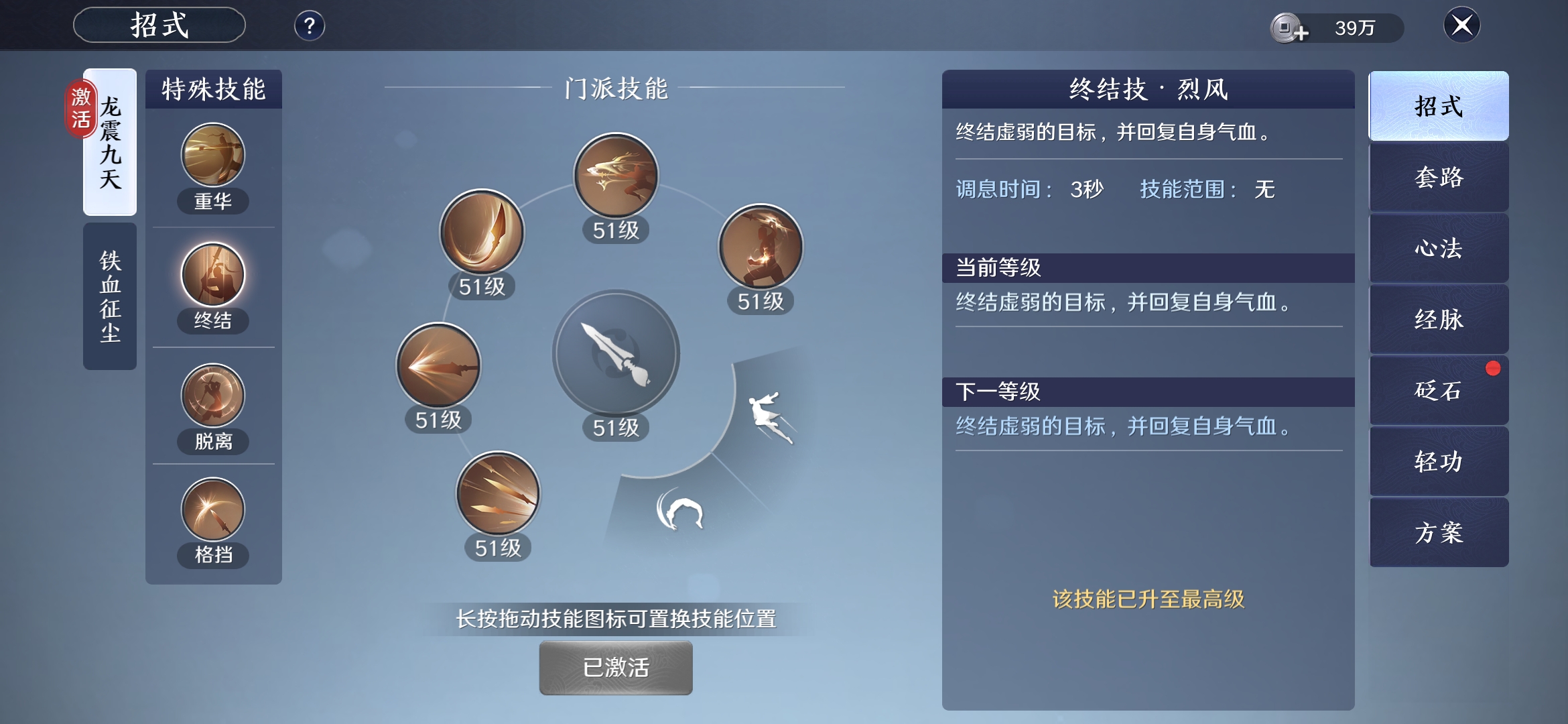The image size is (1568, 724).
Task: Open the 砭石 panel with red dot
Action: (x=1438, y=390)
